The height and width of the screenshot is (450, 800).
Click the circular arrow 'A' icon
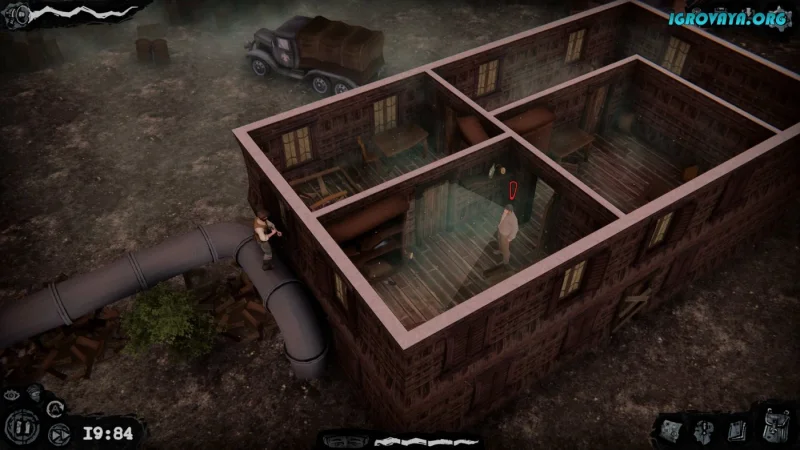[x=56, y=407]
